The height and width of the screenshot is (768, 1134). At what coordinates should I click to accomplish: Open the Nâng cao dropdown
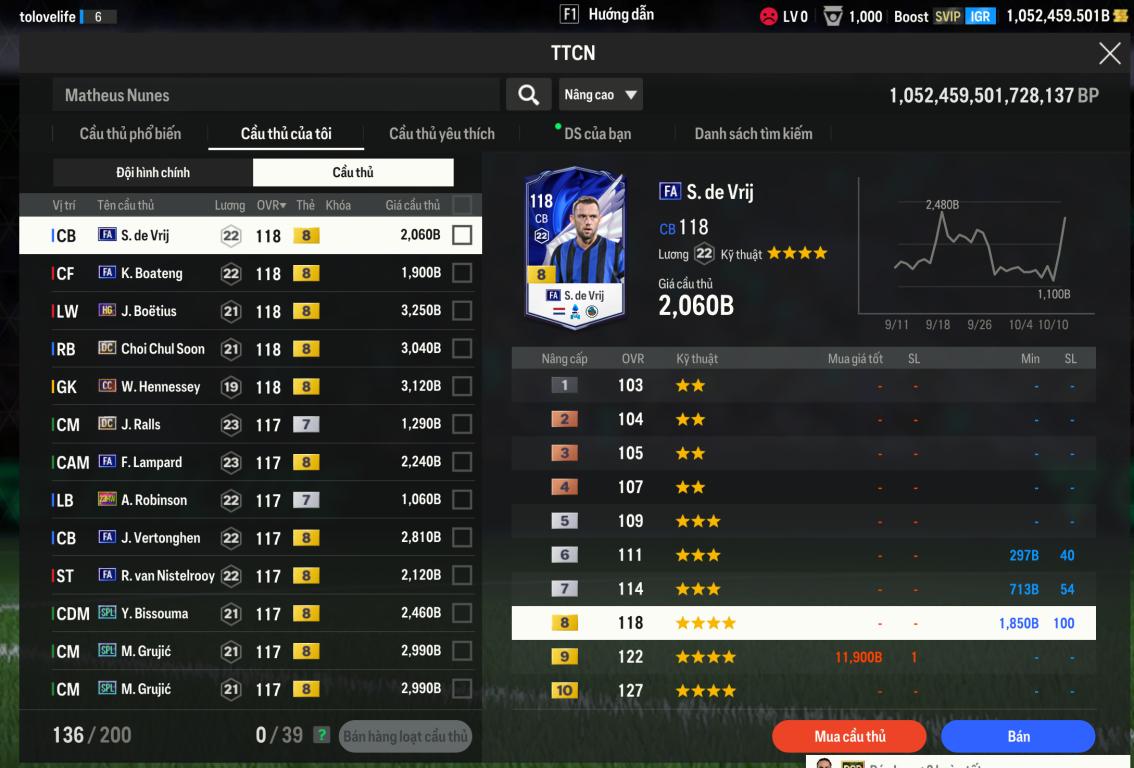pyautogui.click(x=600, y=95)
